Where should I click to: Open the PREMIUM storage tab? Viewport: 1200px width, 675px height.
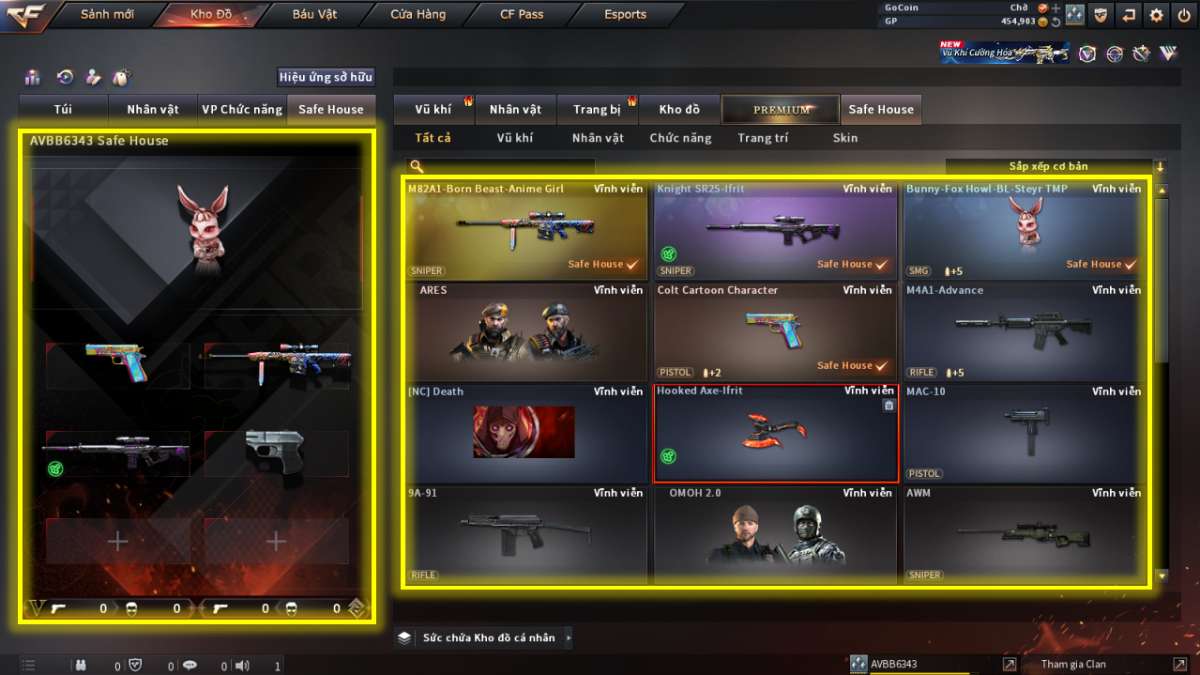click(781, 109)
